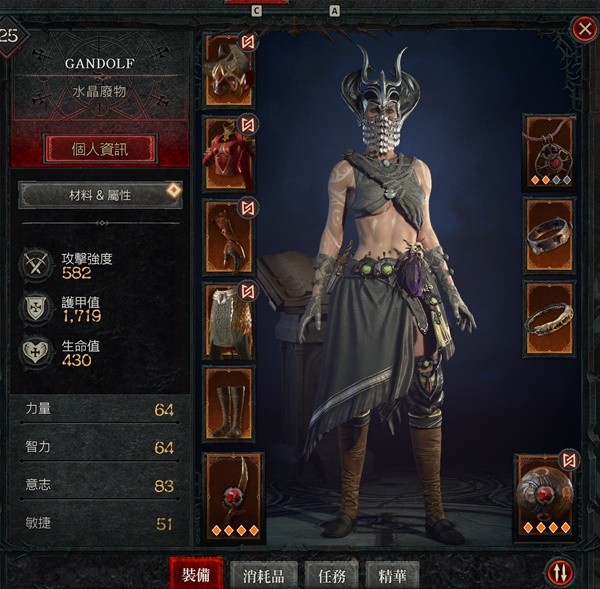Expand the 材料 & 屬性 panel
The width and height of the screenshot is (600, 589).
[x=100, y=194]
